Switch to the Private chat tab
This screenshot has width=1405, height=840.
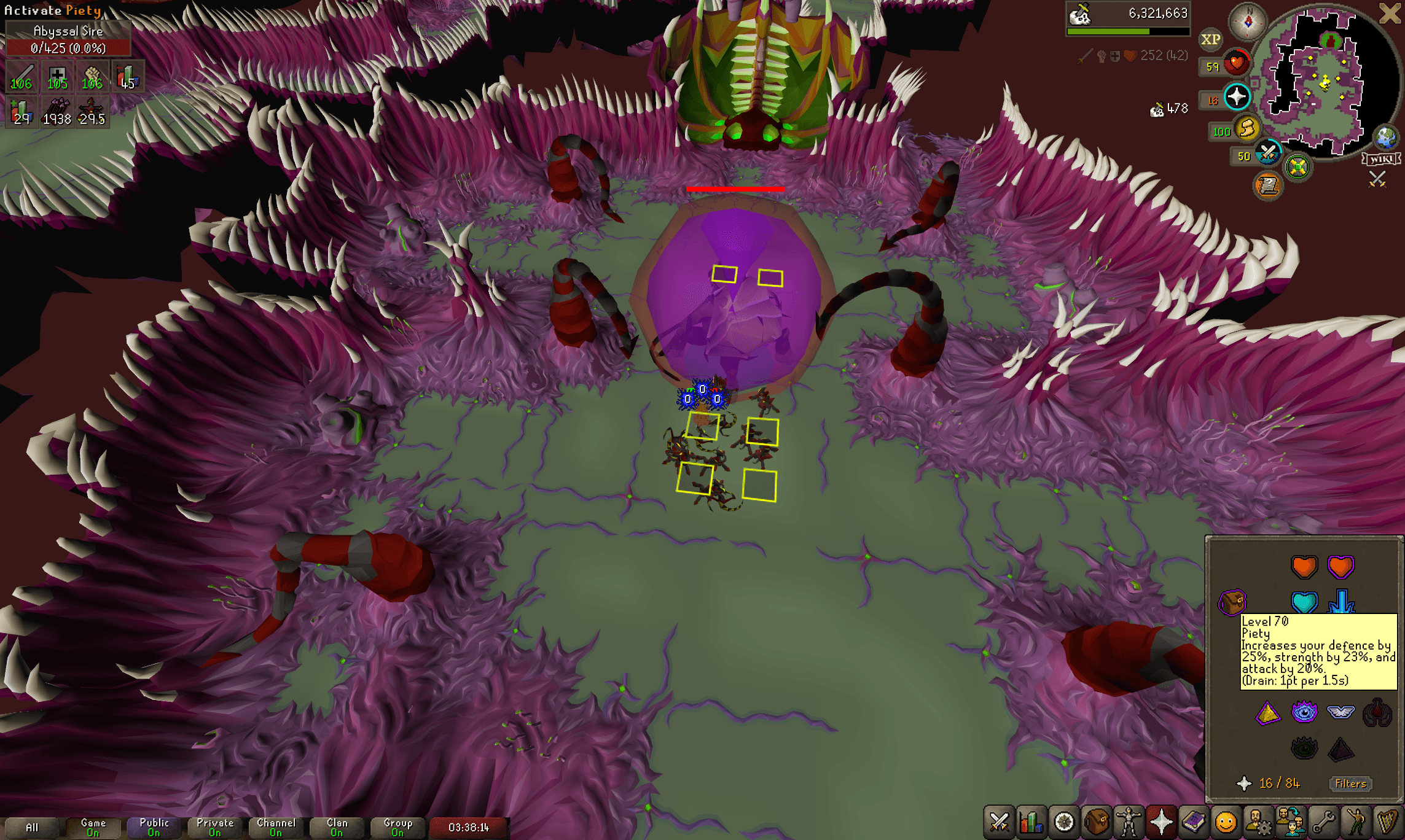click(214, 825)
